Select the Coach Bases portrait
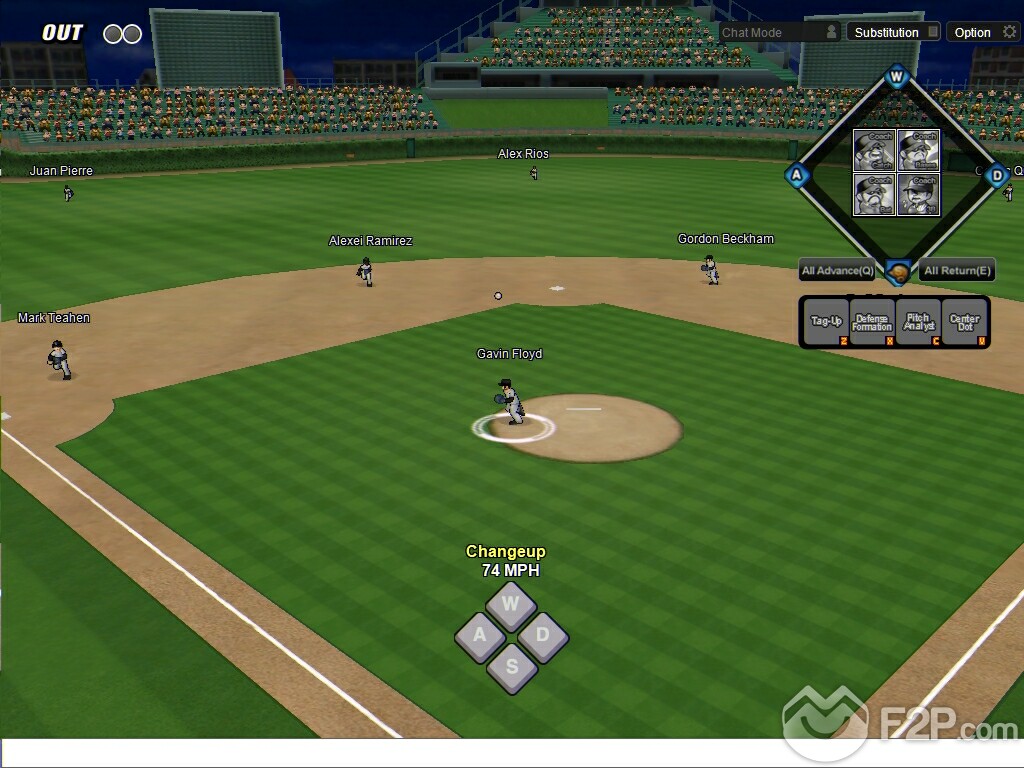Viewport: 1024px width, 768px height. (918, 150)
